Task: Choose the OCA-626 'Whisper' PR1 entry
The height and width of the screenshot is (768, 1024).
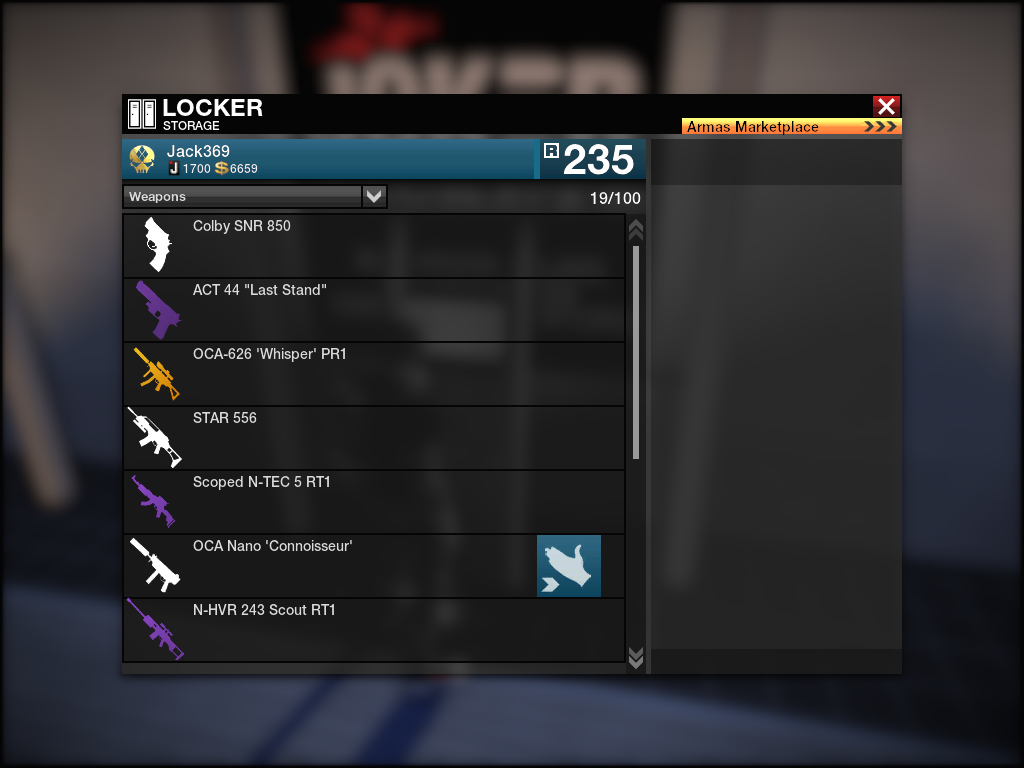Action: click(373, 374)
